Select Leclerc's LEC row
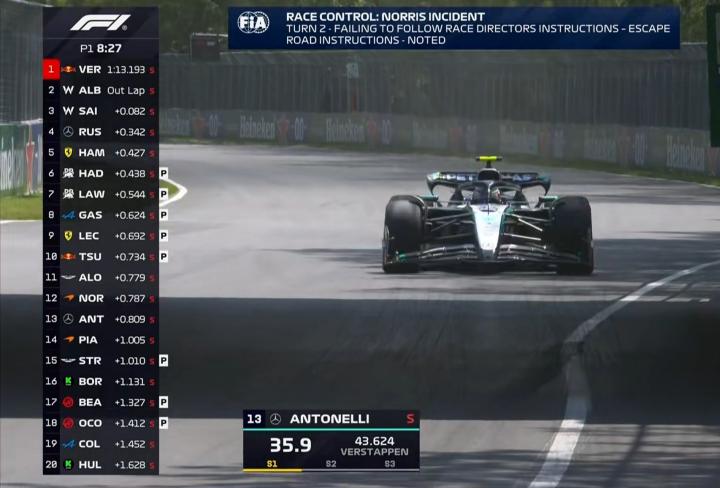 (100, 235)
